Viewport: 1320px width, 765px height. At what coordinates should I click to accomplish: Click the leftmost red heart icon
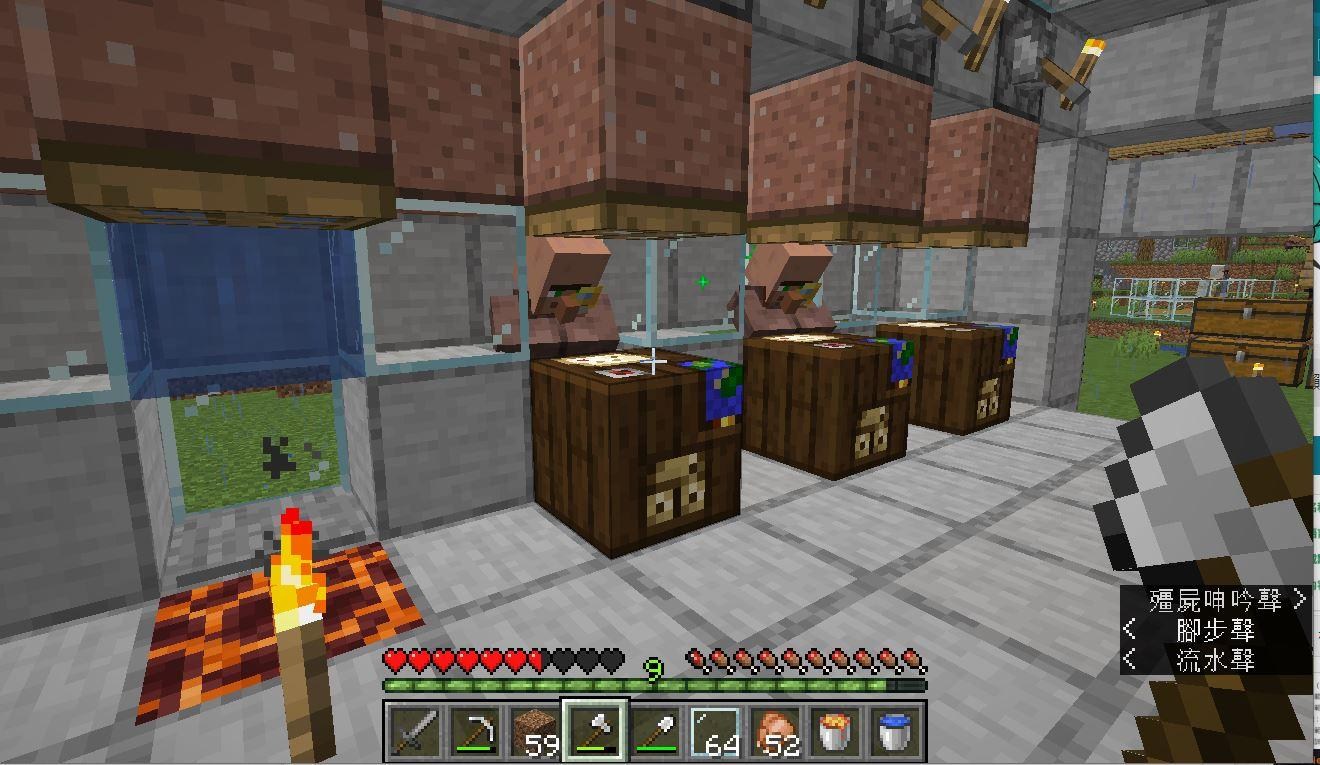[x=395, y=660]
